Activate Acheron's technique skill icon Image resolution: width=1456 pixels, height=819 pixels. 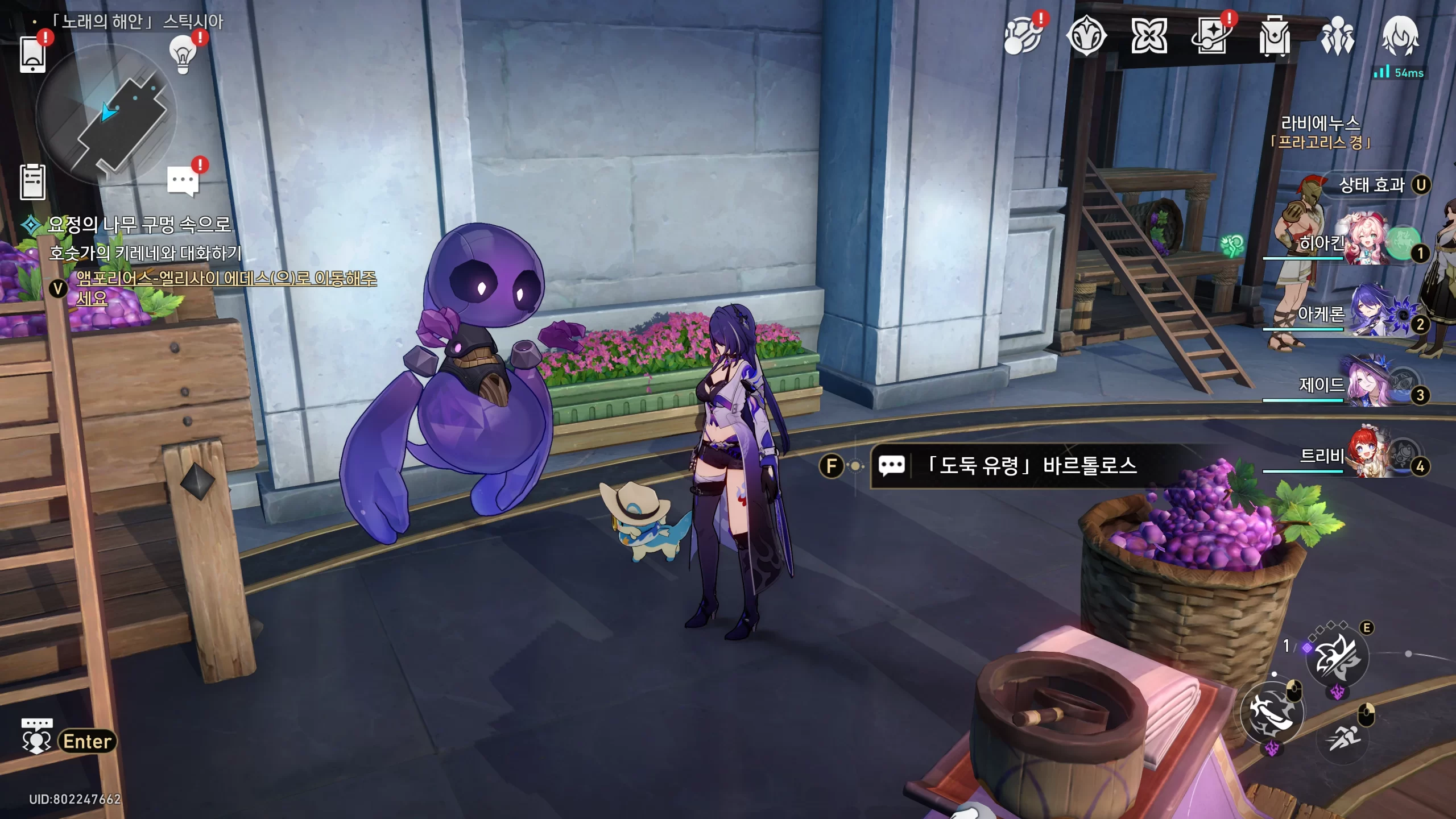coord(1337,657)
